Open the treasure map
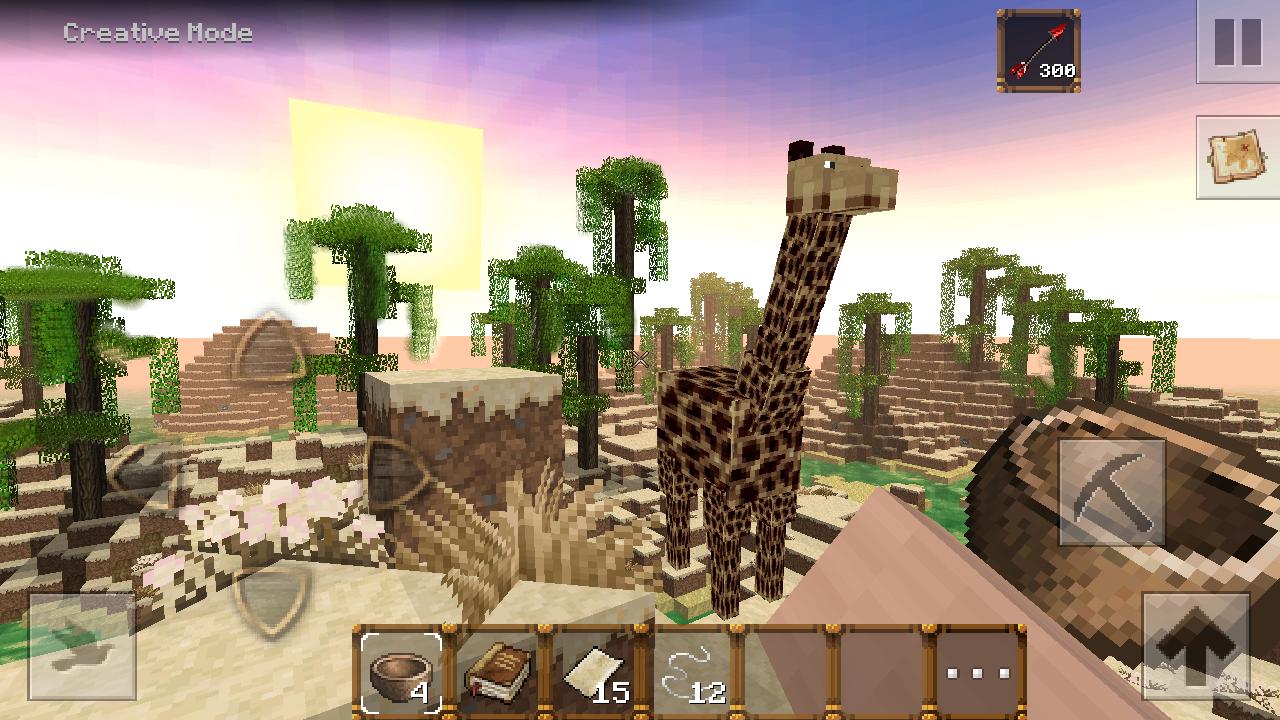The image size is (1280, 720). (x=1238, y=156)
